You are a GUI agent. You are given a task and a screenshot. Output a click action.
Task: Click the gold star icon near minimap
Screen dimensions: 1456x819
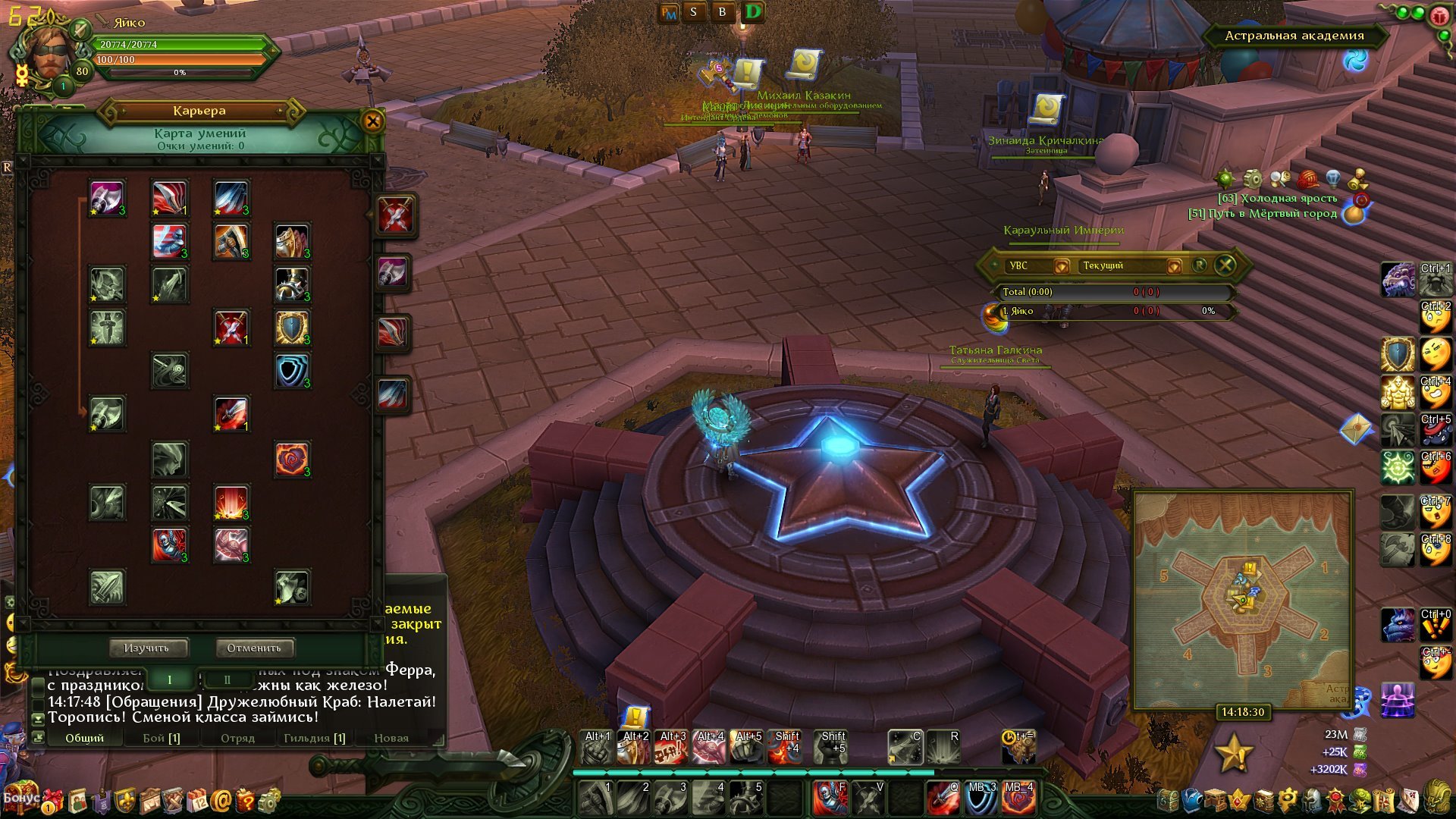tap(1233, 753)
